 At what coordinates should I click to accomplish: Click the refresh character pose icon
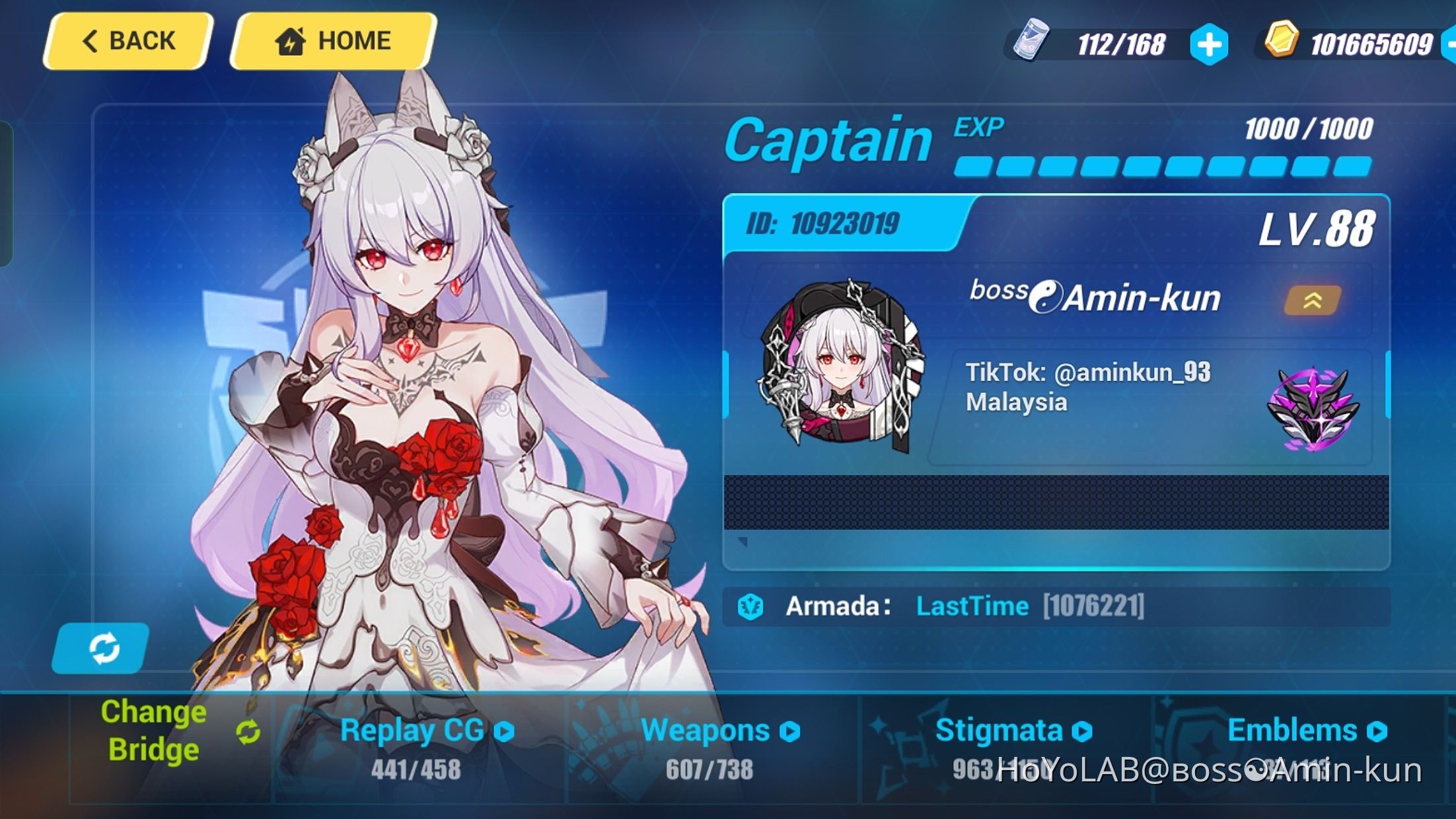[x=106, y=649]
